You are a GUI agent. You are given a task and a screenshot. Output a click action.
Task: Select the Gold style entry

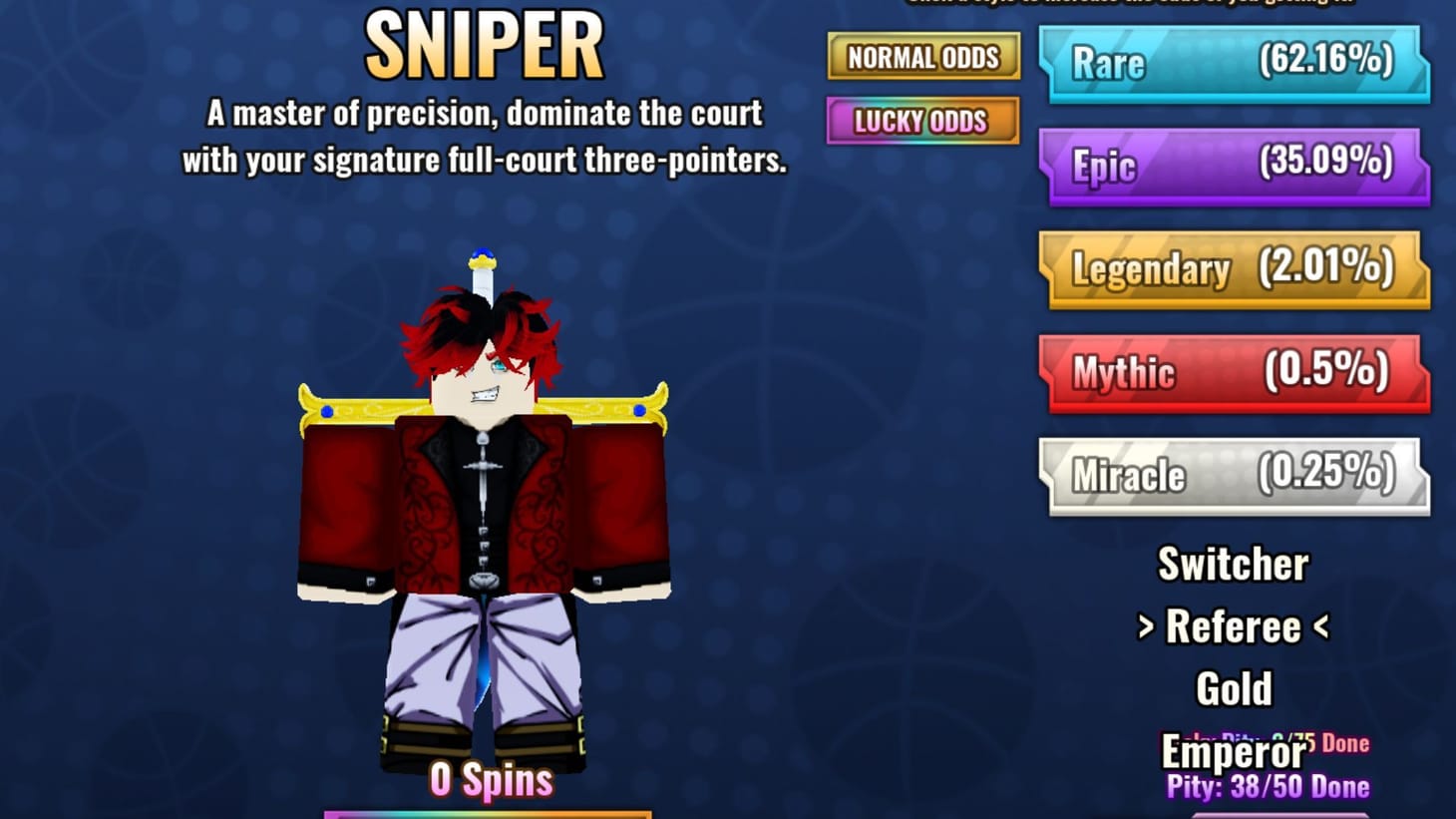coord(1235,686)
